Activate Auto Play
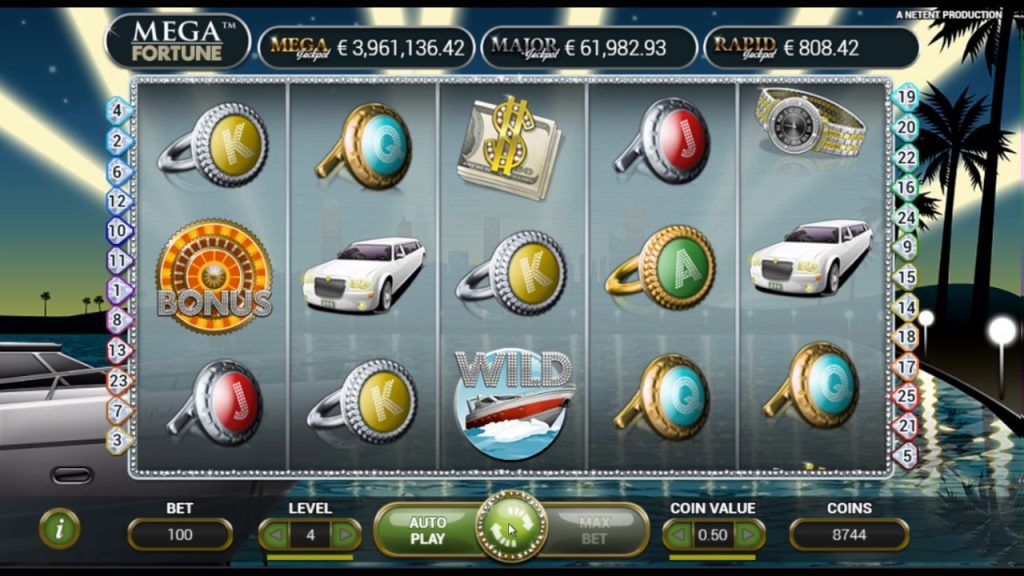Image resolution: width=1024 pixels, height=576 pixels. (x=426, y=530)
